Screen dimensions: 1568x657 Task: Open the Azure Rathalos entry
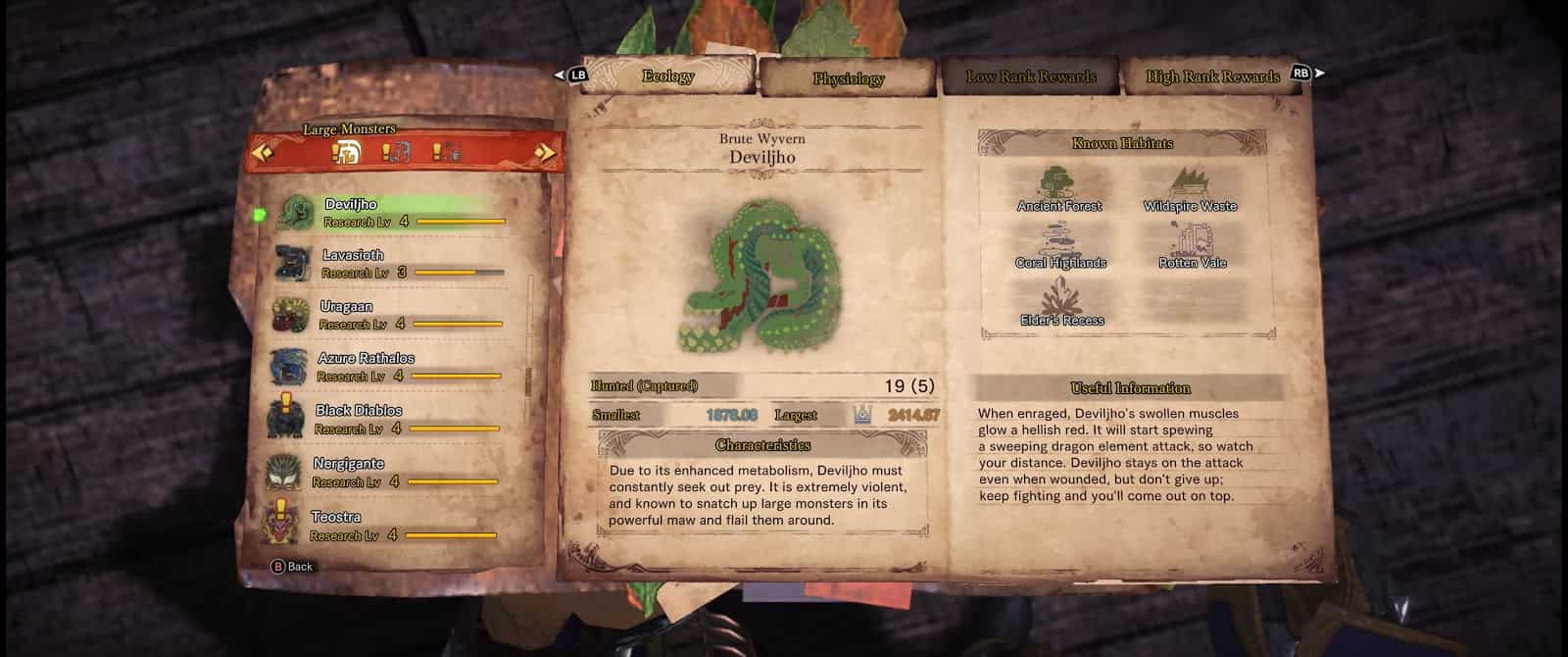click(382, 367)
